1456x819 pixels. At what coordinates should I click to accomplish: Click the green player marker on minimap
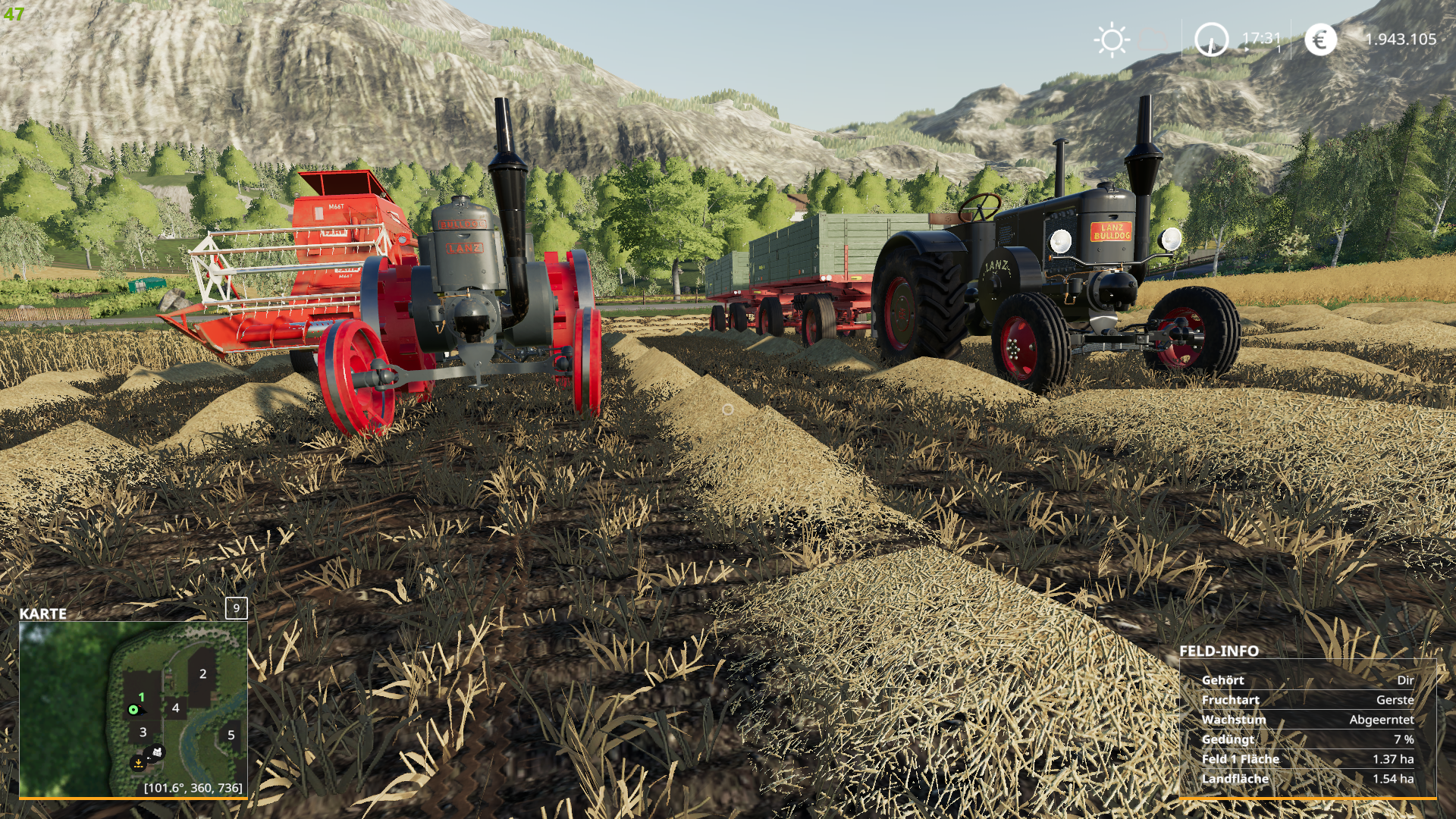133,710
